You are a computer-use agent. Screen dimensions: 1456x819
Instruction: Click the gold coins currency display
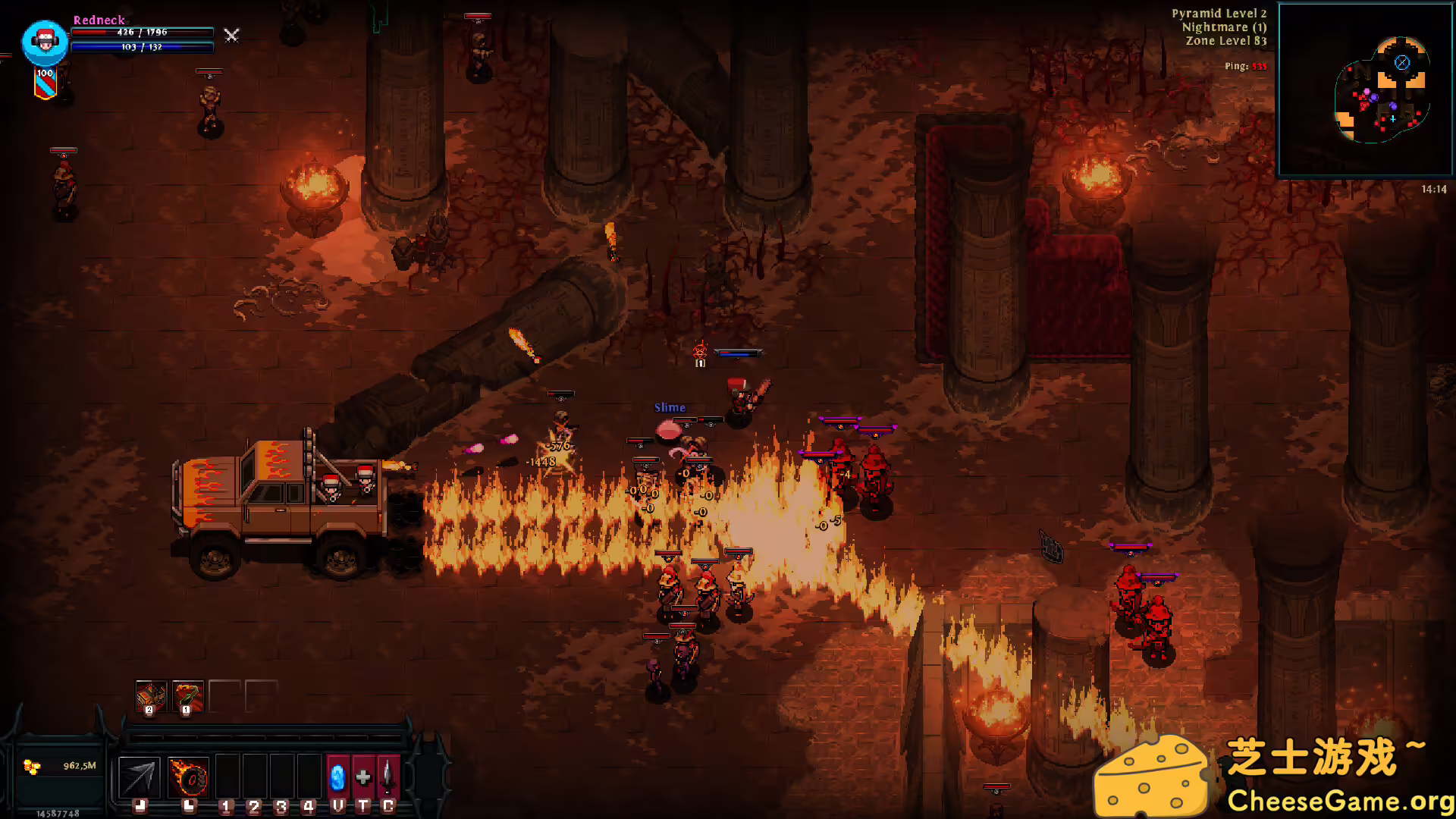[59, 767]
